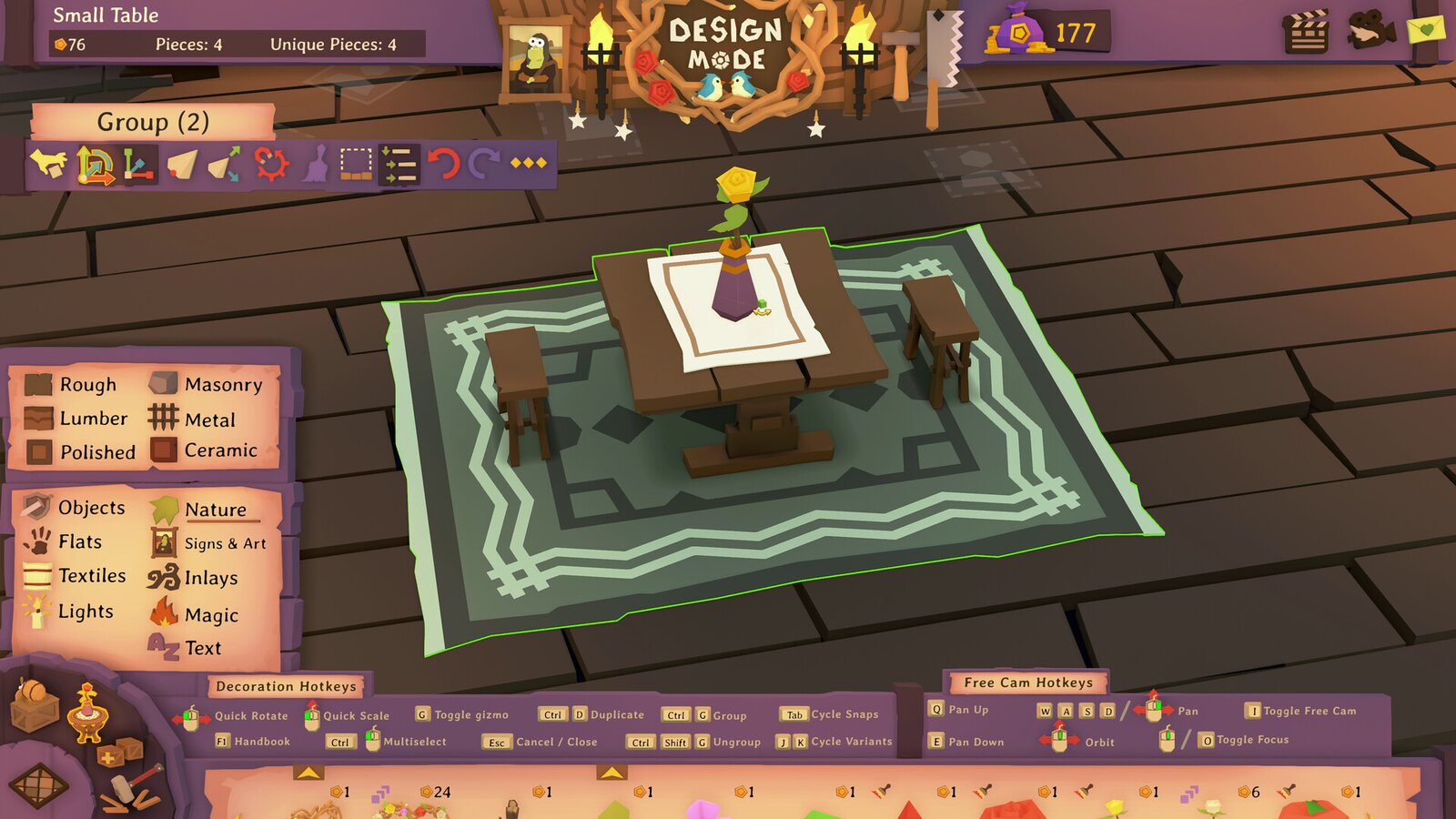Activate the rectangle multiselect tool
The image size is (1456, 819).
pos(355,164)
